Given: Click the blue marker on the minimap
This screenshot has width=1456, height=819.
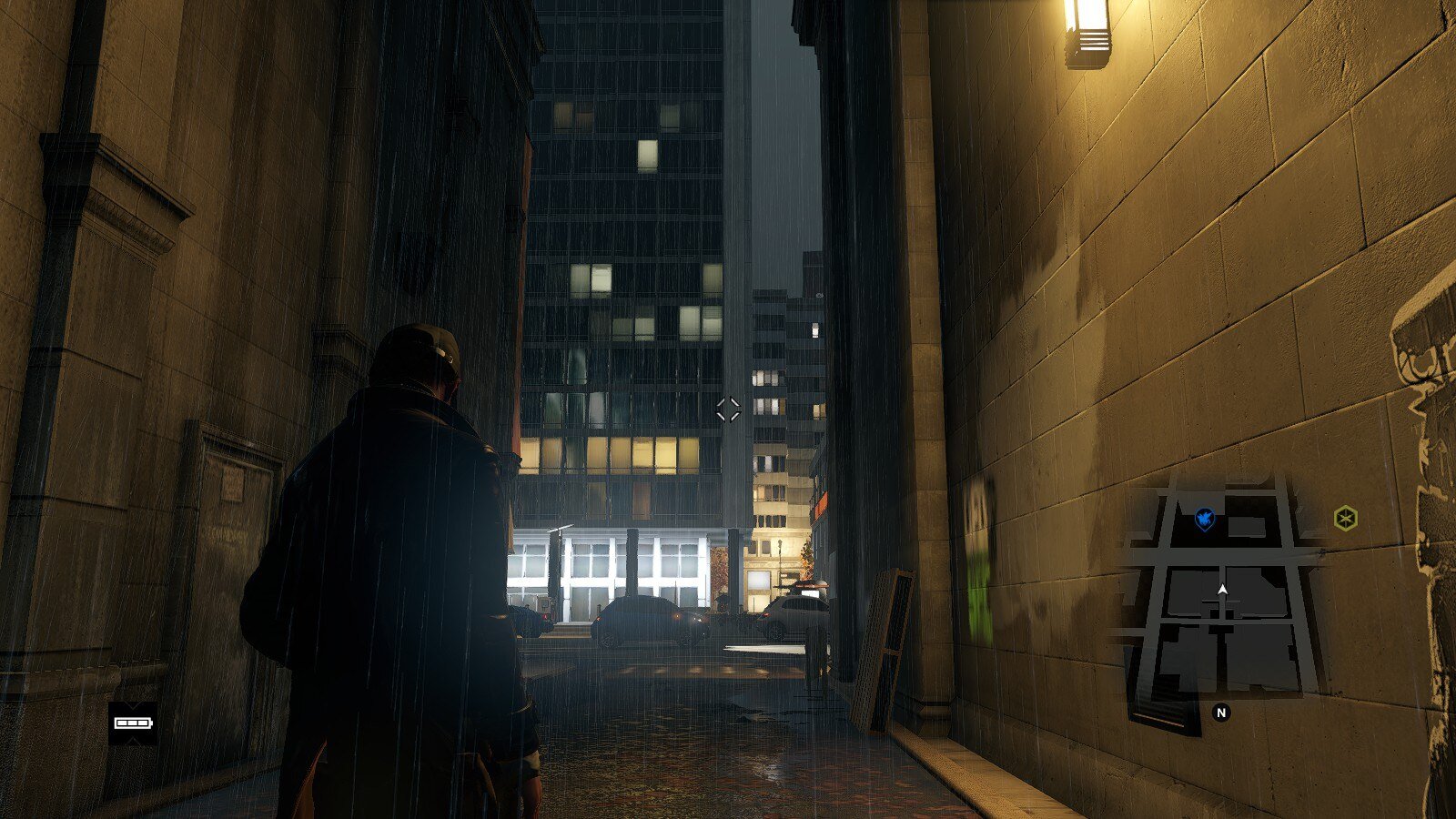Looking at the screenshot, I should tap(1205, 520).
